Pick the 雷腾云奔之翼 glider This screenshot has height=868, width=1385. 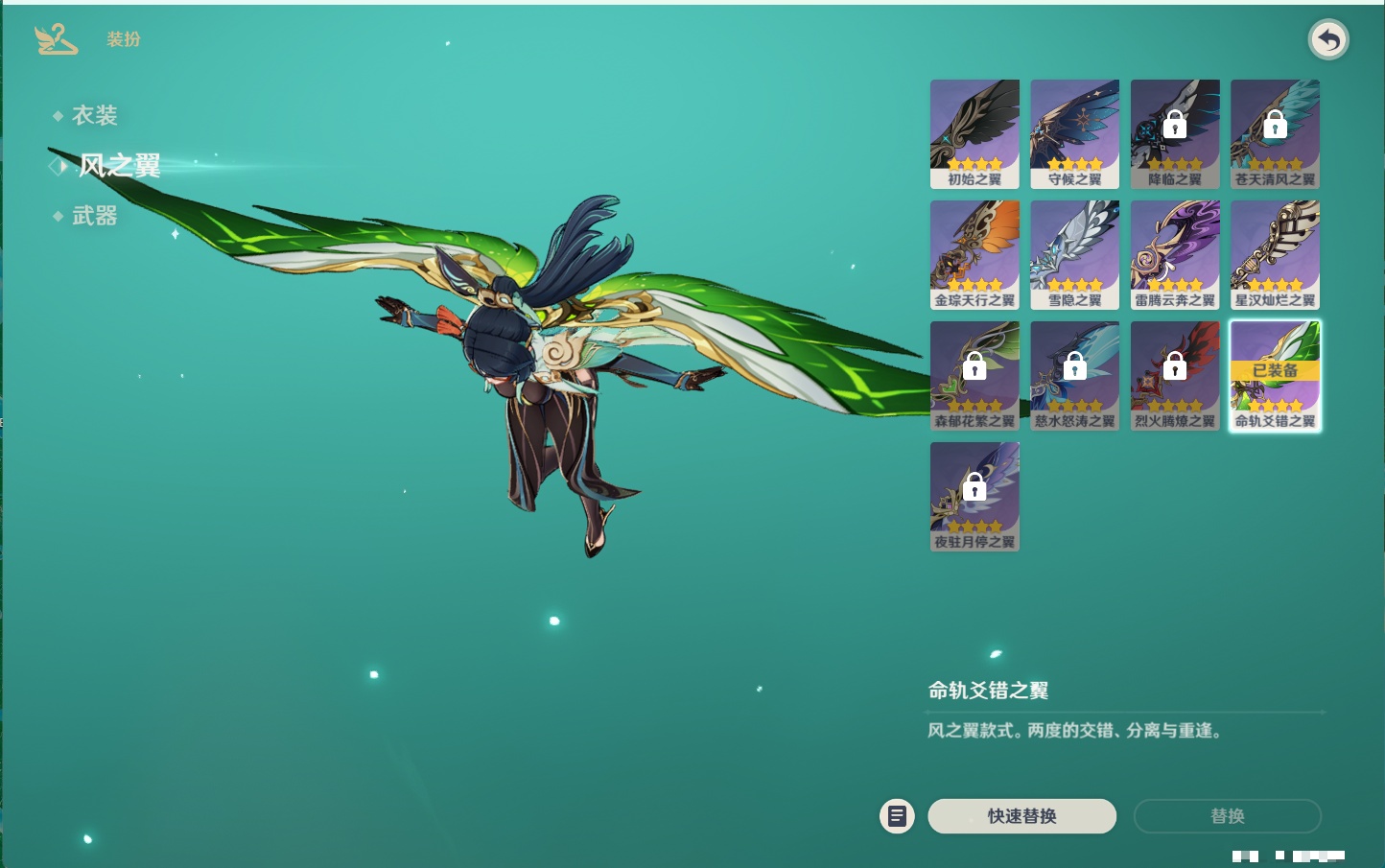(1175, 254)
